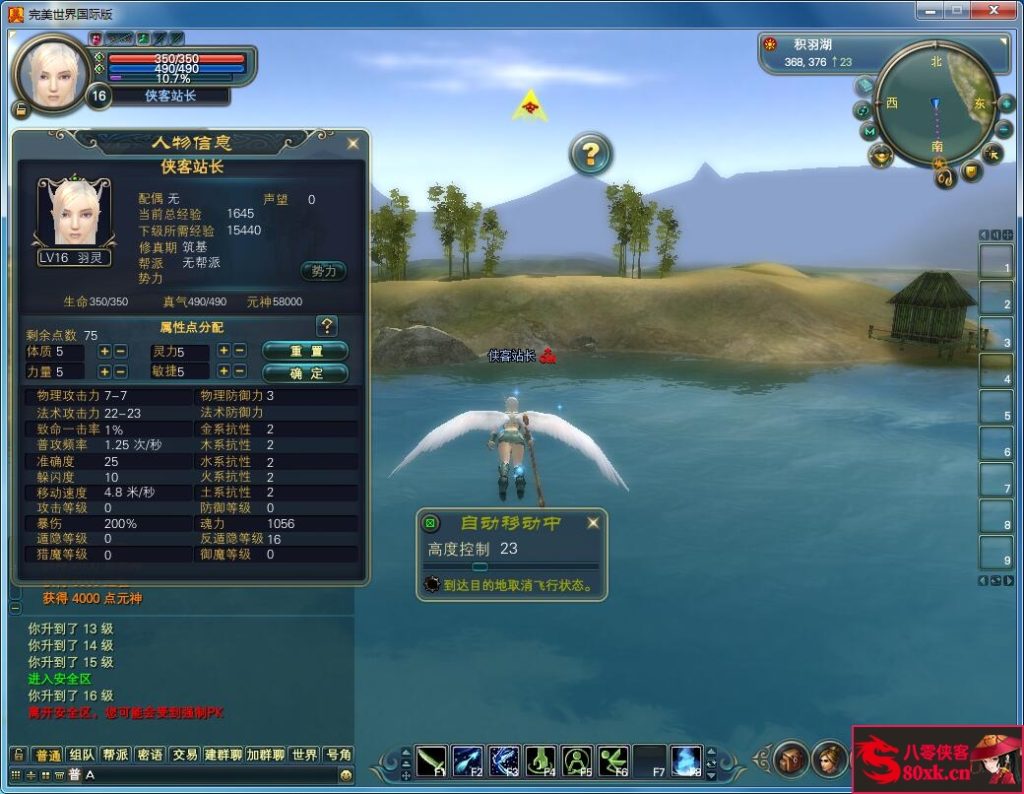1024x794 pixels.
Task: Toggle cancel-flight-on-arrival option
Action: coord(432,585)
